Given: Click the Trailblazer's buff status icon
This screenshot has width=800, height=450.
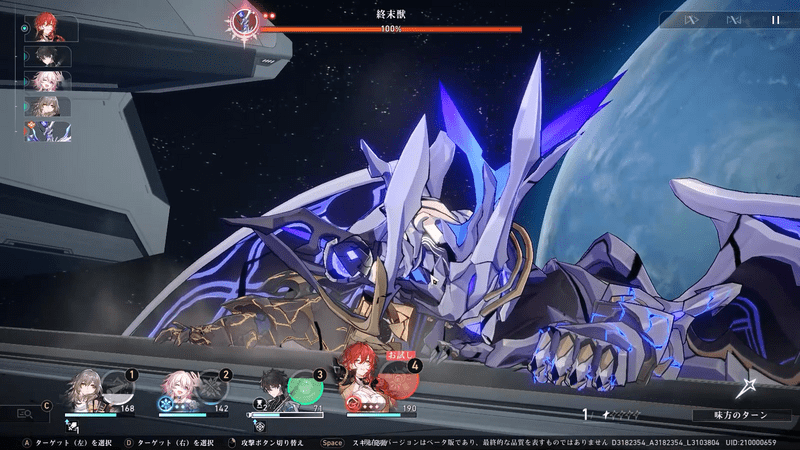Looking at the screenshot, I should tap(71, 426).
